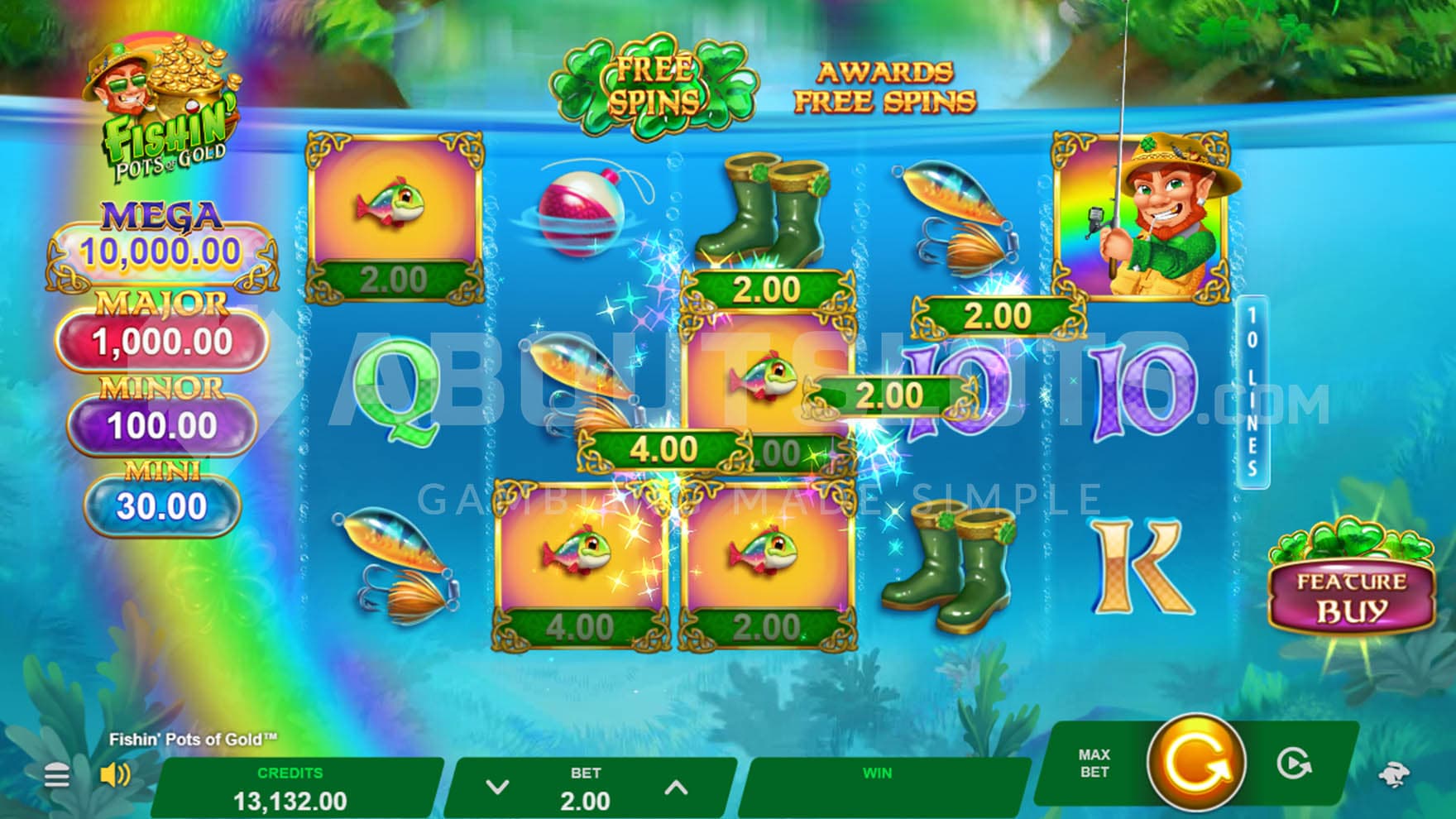Decrease the bet amount
The height and width of the screenshot is (819, 1456).
(x=497, y=788)
